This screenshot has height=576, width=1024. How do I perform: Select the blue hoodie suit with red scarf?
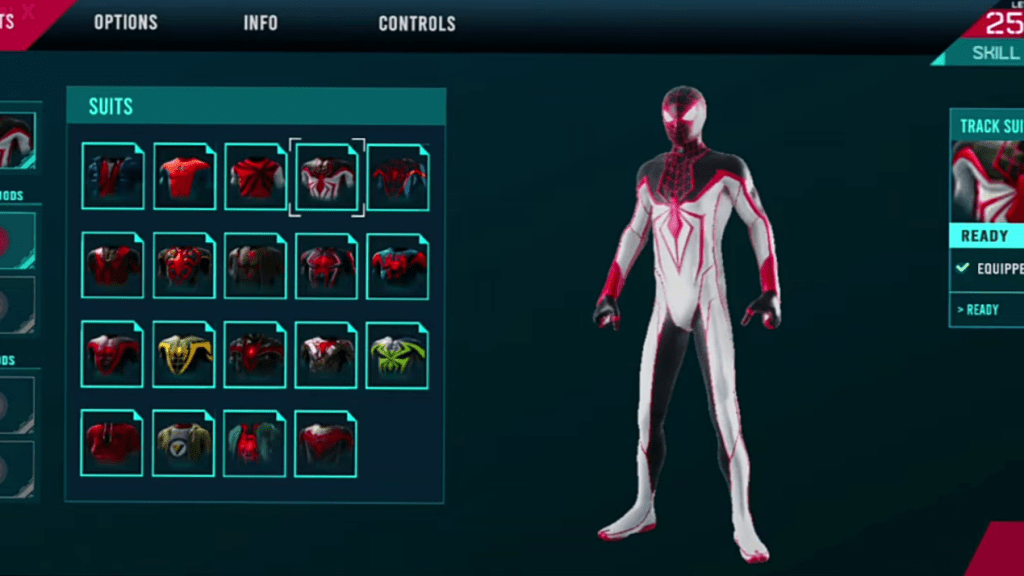[x=112, y=177]
